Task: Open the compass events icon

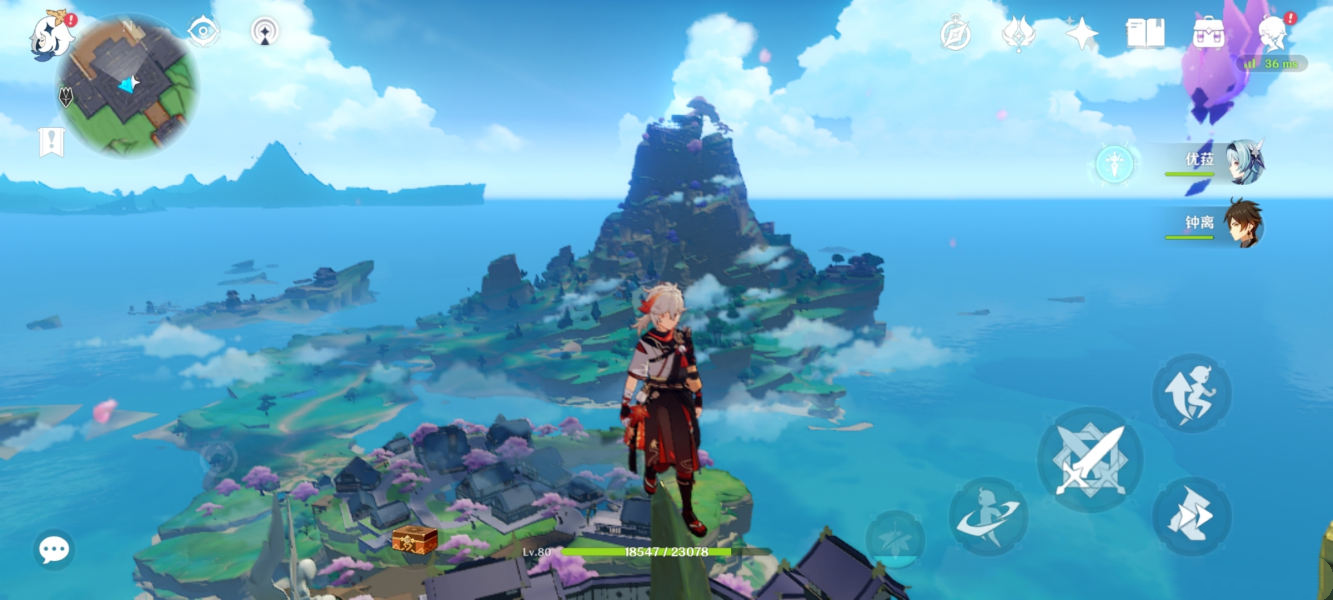Action: pos(956,33)
